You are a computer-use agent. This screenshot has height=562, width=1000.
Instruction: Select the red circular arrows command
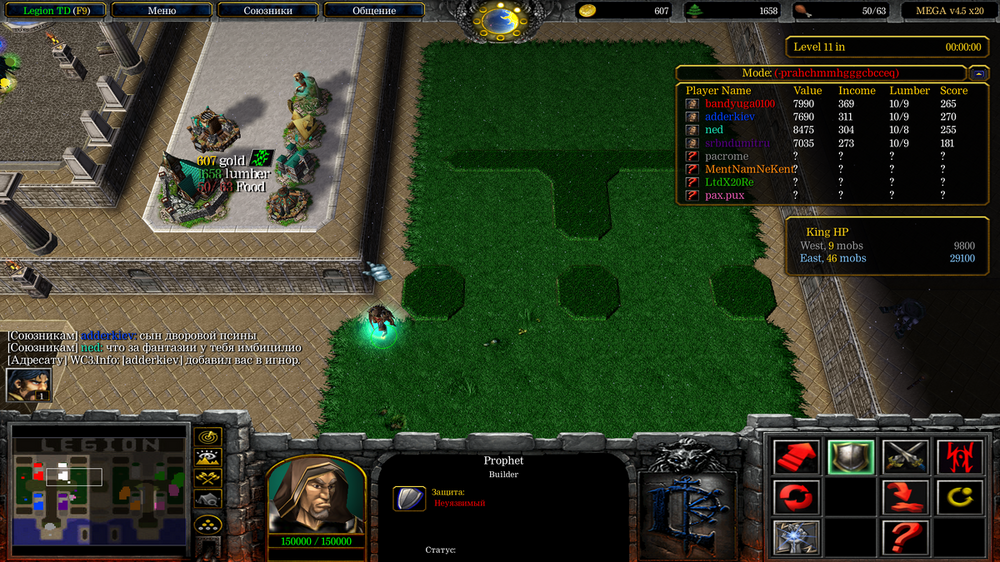click(797, 496)
